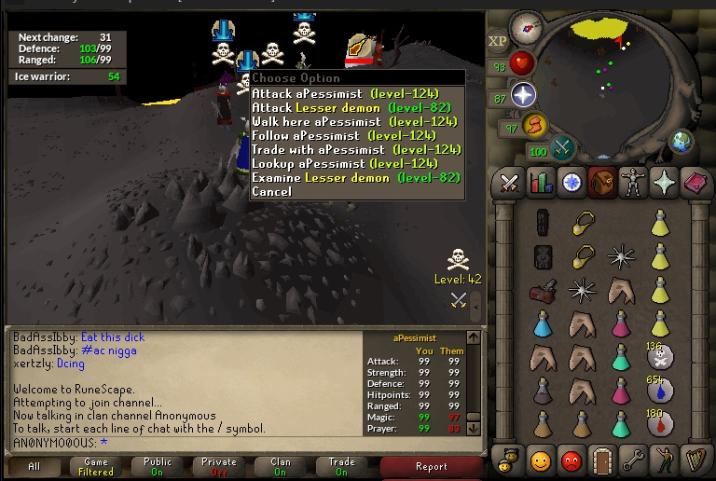Open the Worn Equipment tab
716x481 pixels.
[x=633, y=182]
